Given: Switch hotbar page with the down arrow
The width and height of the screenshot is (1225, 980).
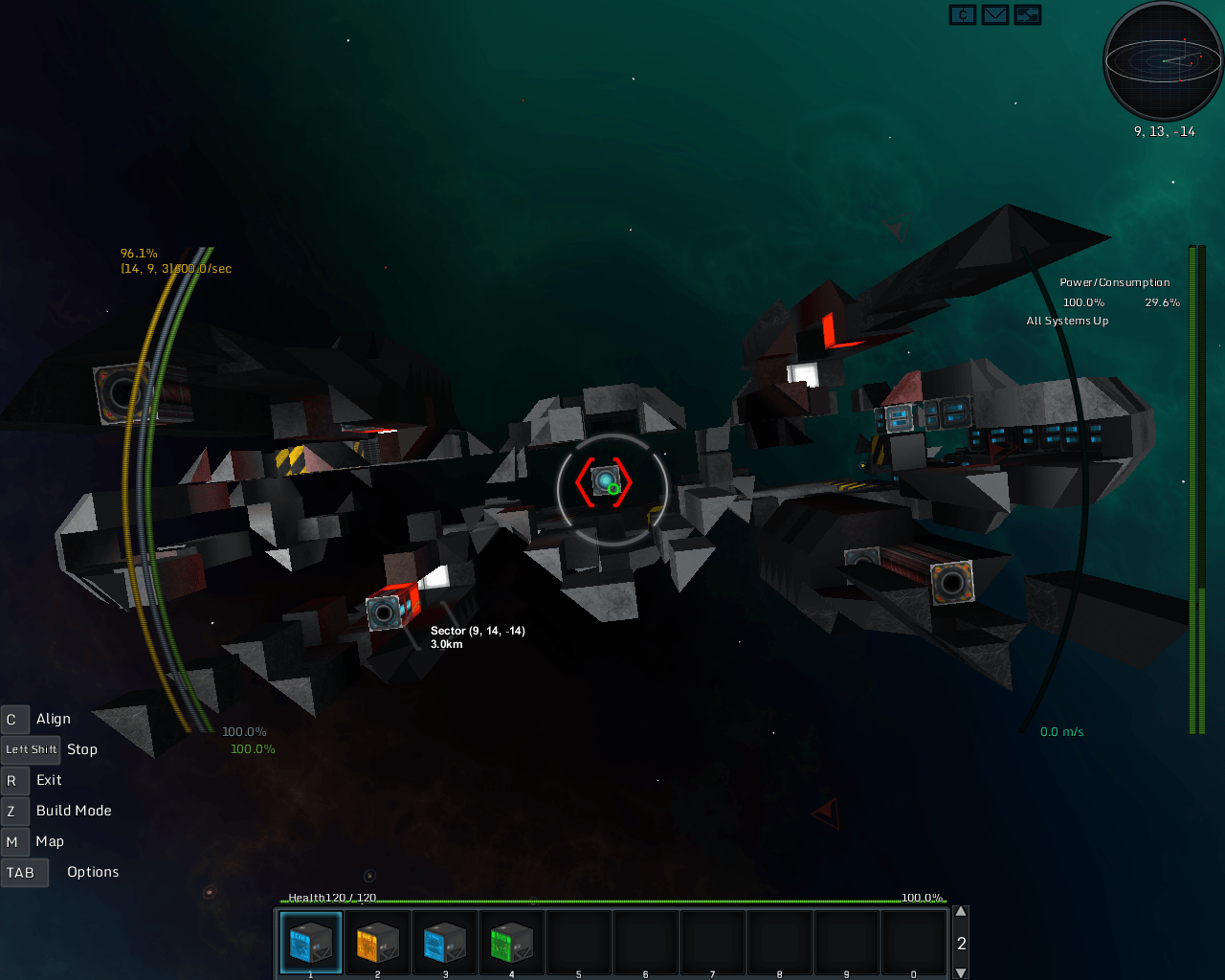Looking at the screenshot, I should pos(961,972).
